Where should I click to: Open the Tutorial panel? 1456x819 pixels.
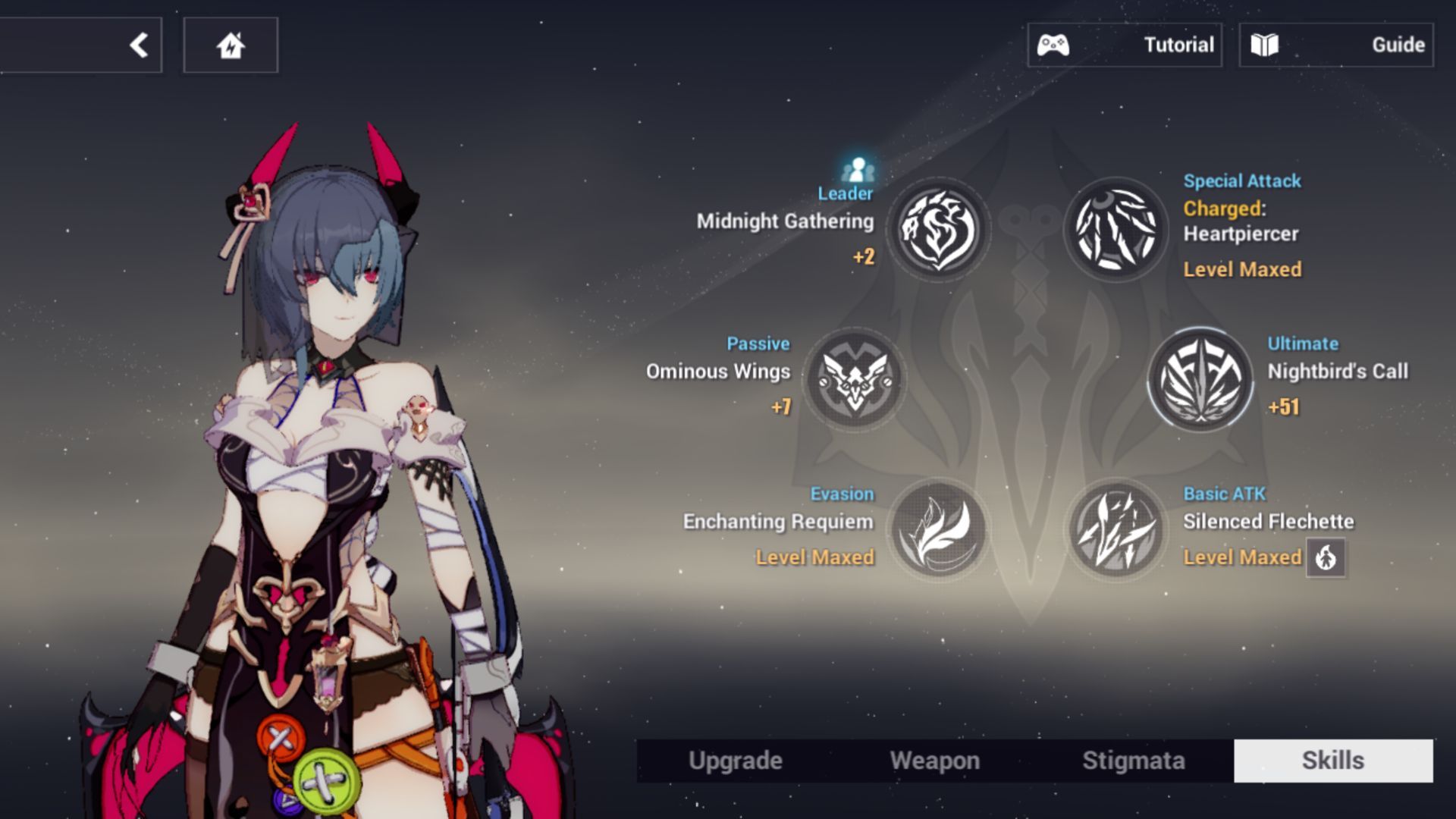tap(1125, 45)
